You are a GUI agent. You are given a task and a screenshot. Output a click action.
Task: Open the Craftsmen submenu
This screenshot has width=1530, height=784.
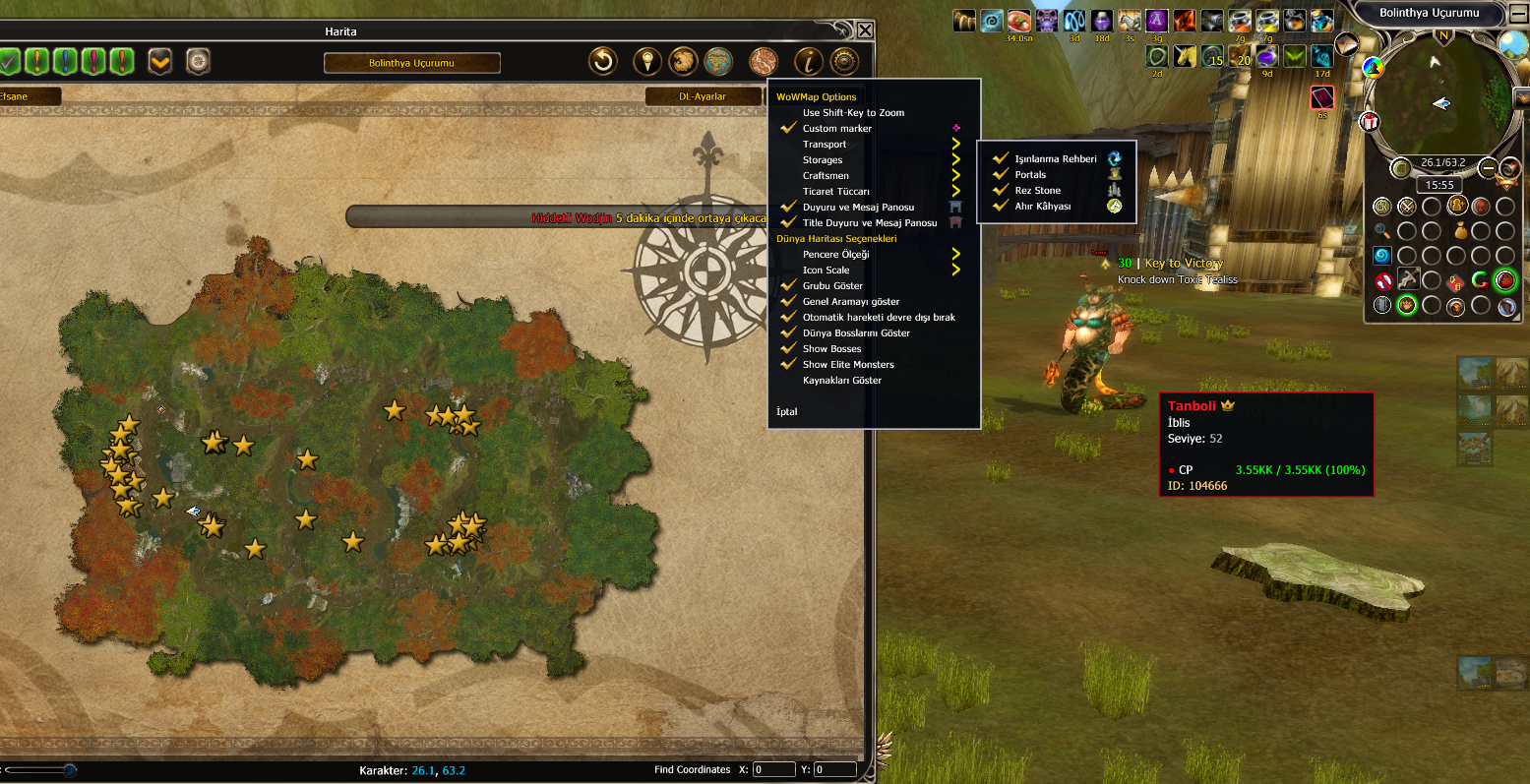point(826,176)
